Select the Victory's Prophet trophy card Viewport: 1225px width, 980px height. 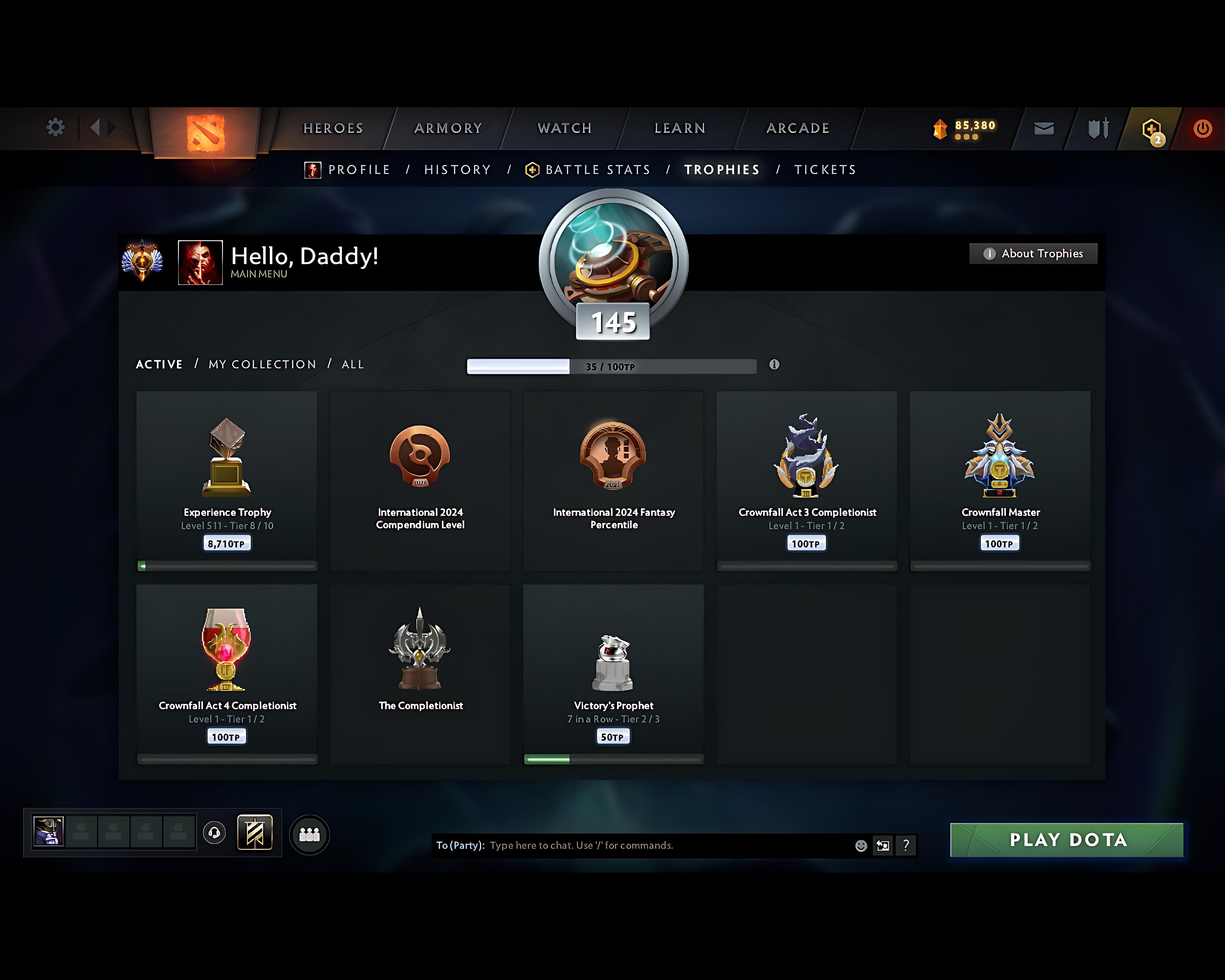[x=613, y=670]
